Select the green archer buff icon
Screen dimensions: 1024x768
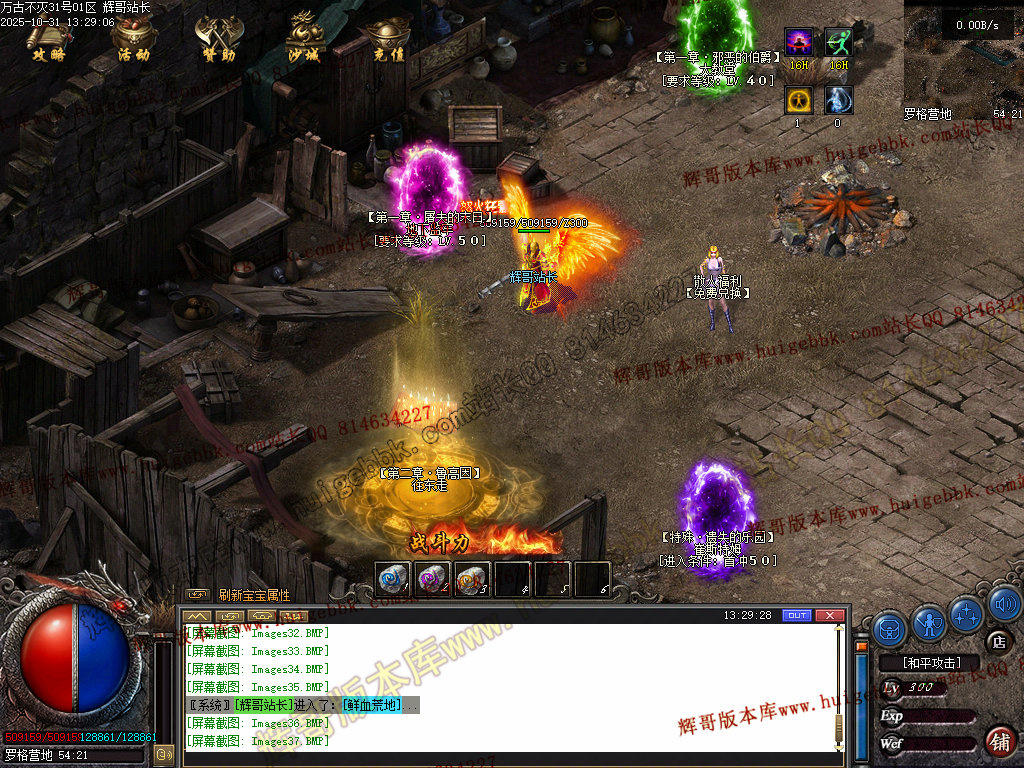point(838,43)
